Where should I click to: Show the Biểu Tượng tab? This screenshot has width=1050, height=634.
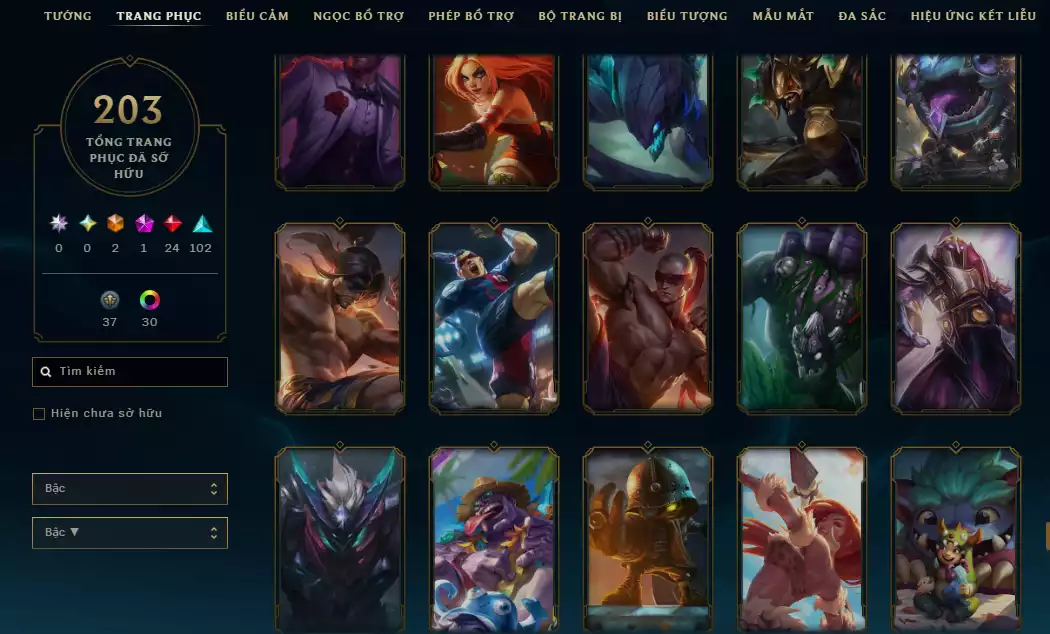[687, 16]
